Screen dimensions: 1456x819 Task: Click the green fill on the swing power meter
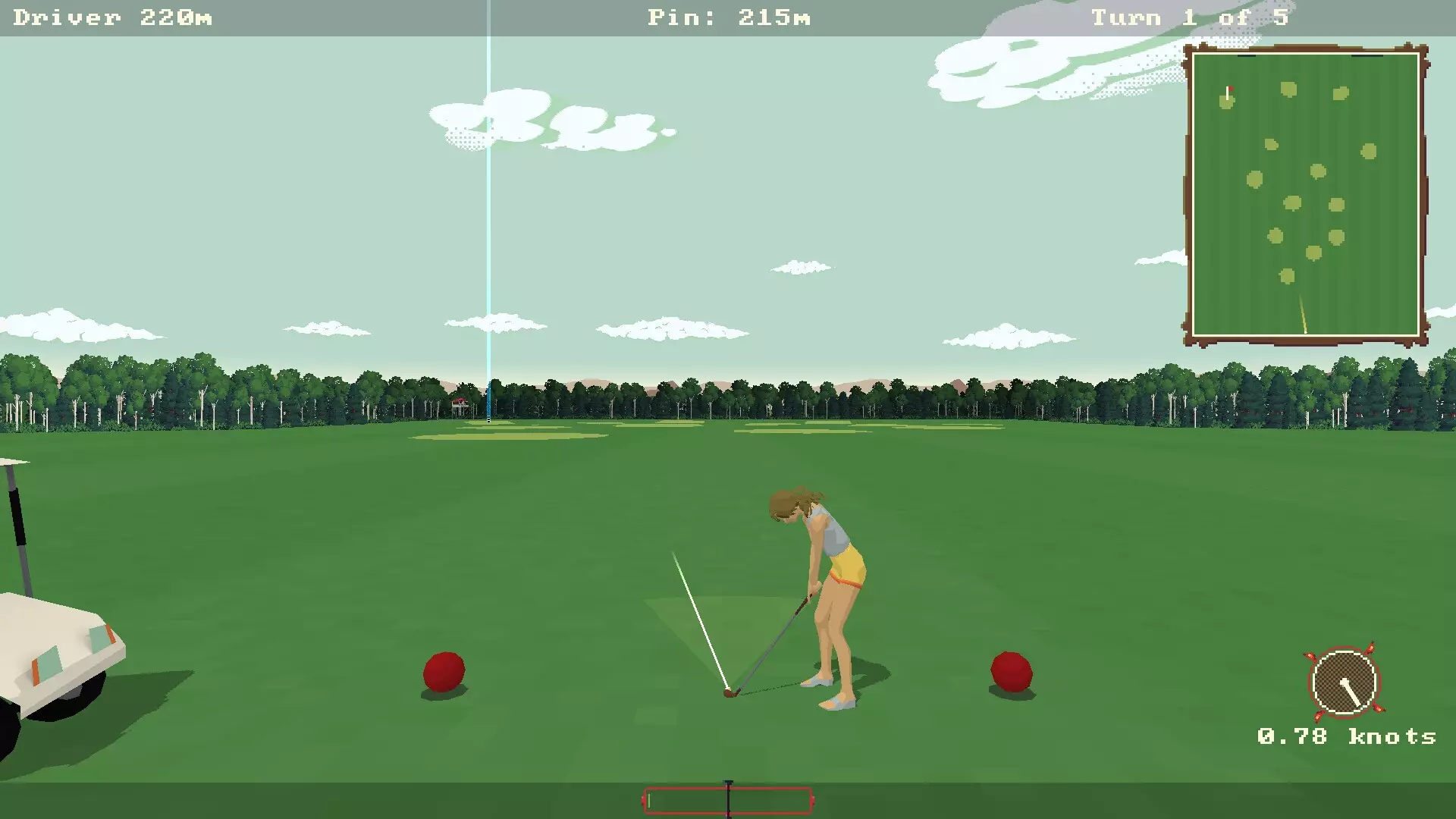point(650,801)
